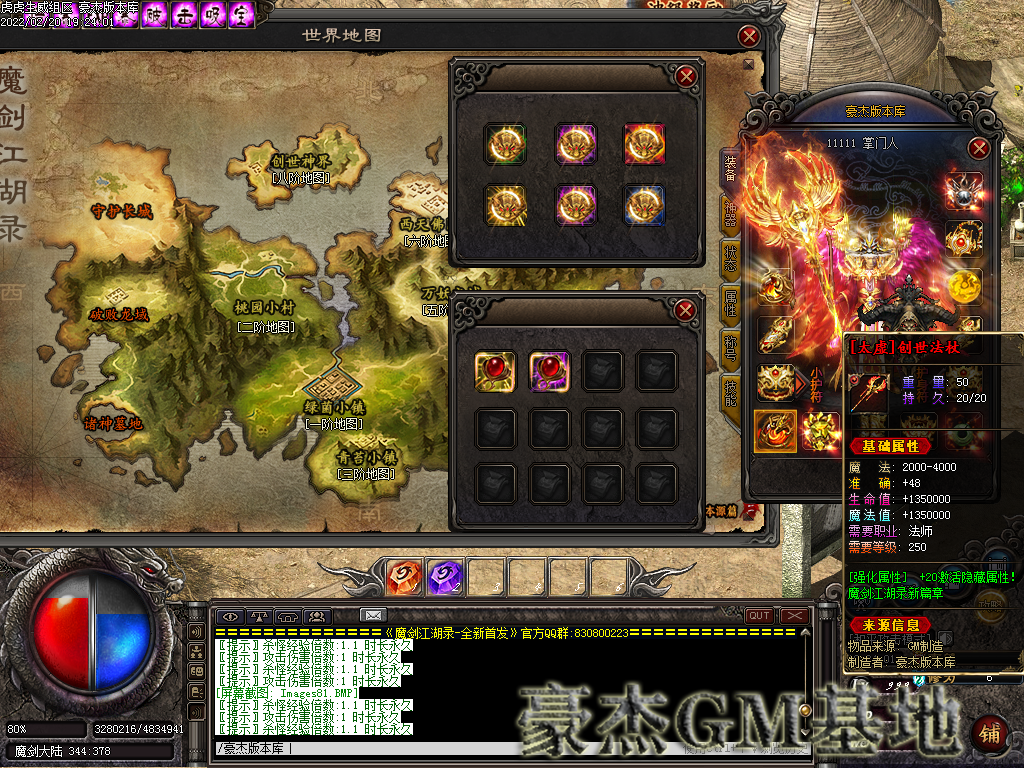Close the lower item grid panel
Screen dimensions: 1024x768
pos(685,311)
